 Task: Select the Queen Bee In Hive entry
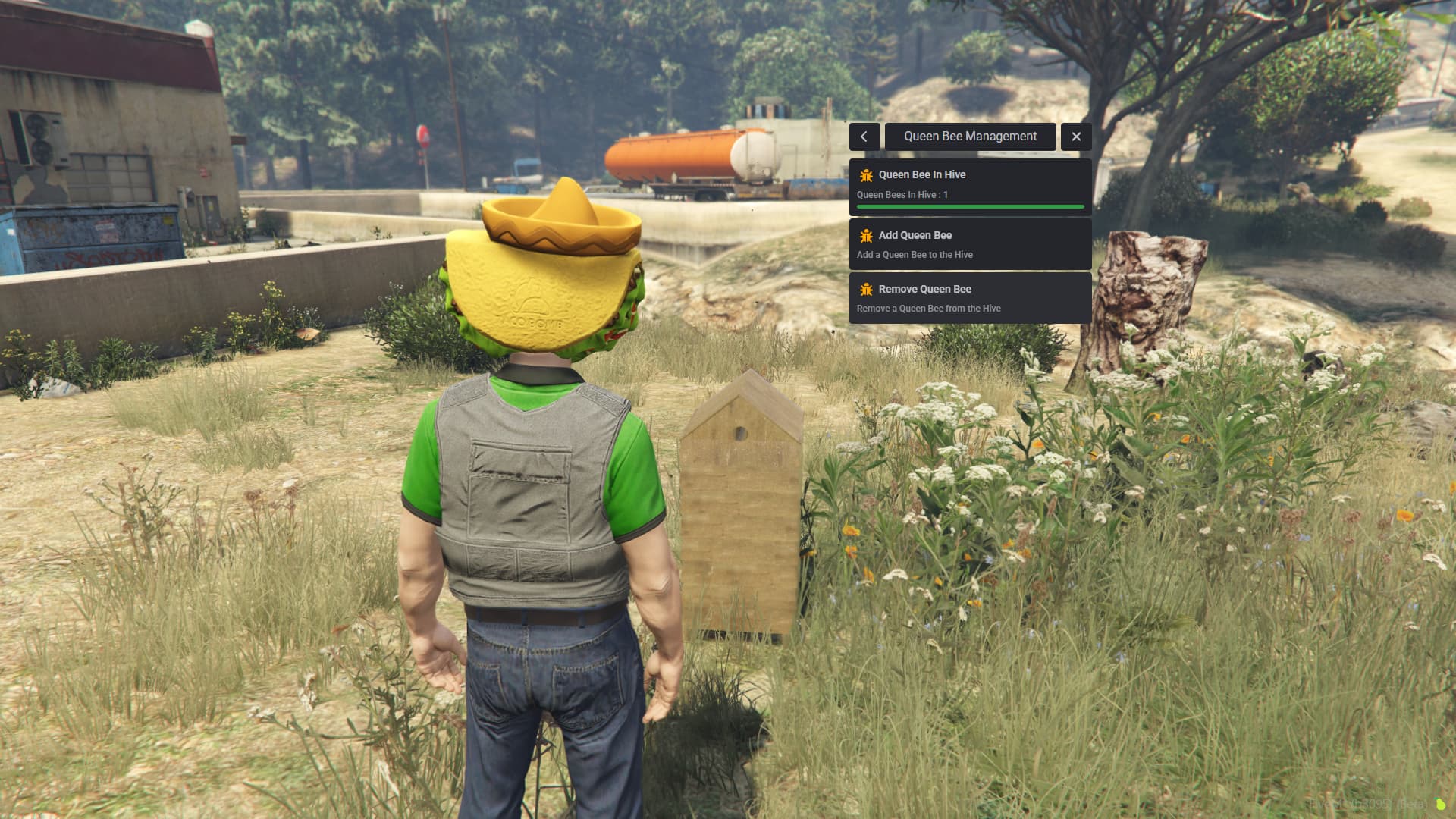(x=970, y=185)
